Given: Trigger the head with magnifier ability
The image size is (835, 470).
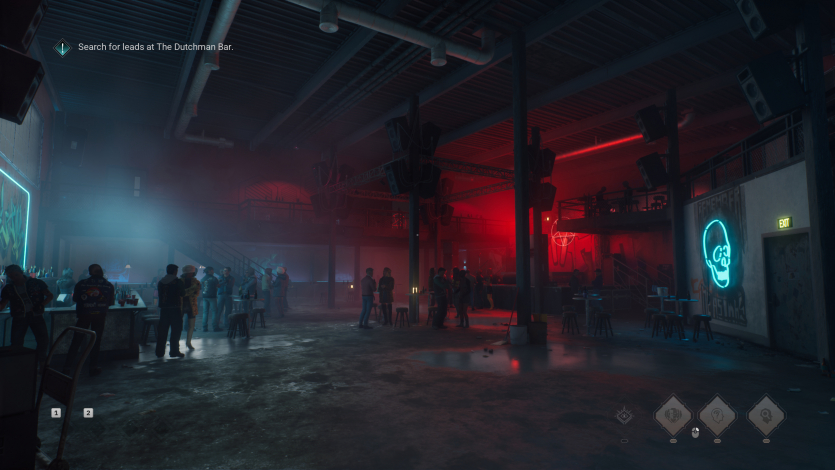Looking at the screenshot, I should 766,415.
